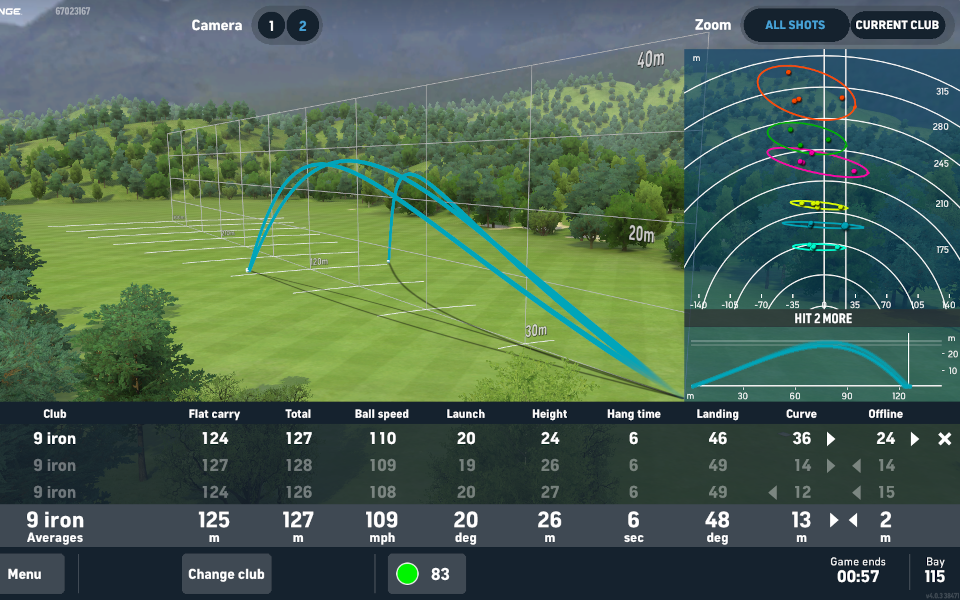The width and height of the screenshot is (960, 600).
Task: Click the top-down shot dispersion map
Action: click(821, 180)
